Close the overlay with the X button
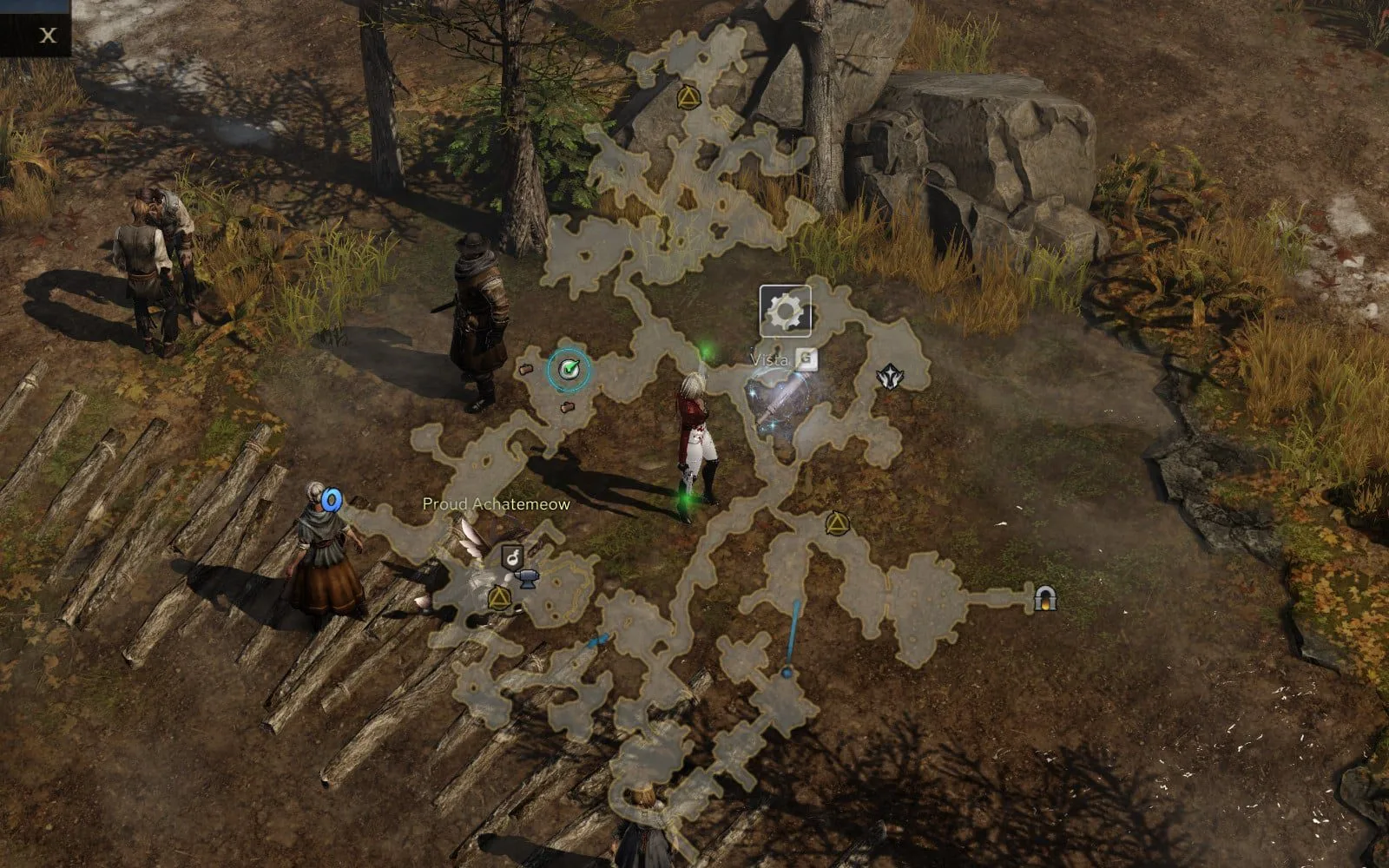The width and height of the screenshot is (1389, 868). coord(49,36)
